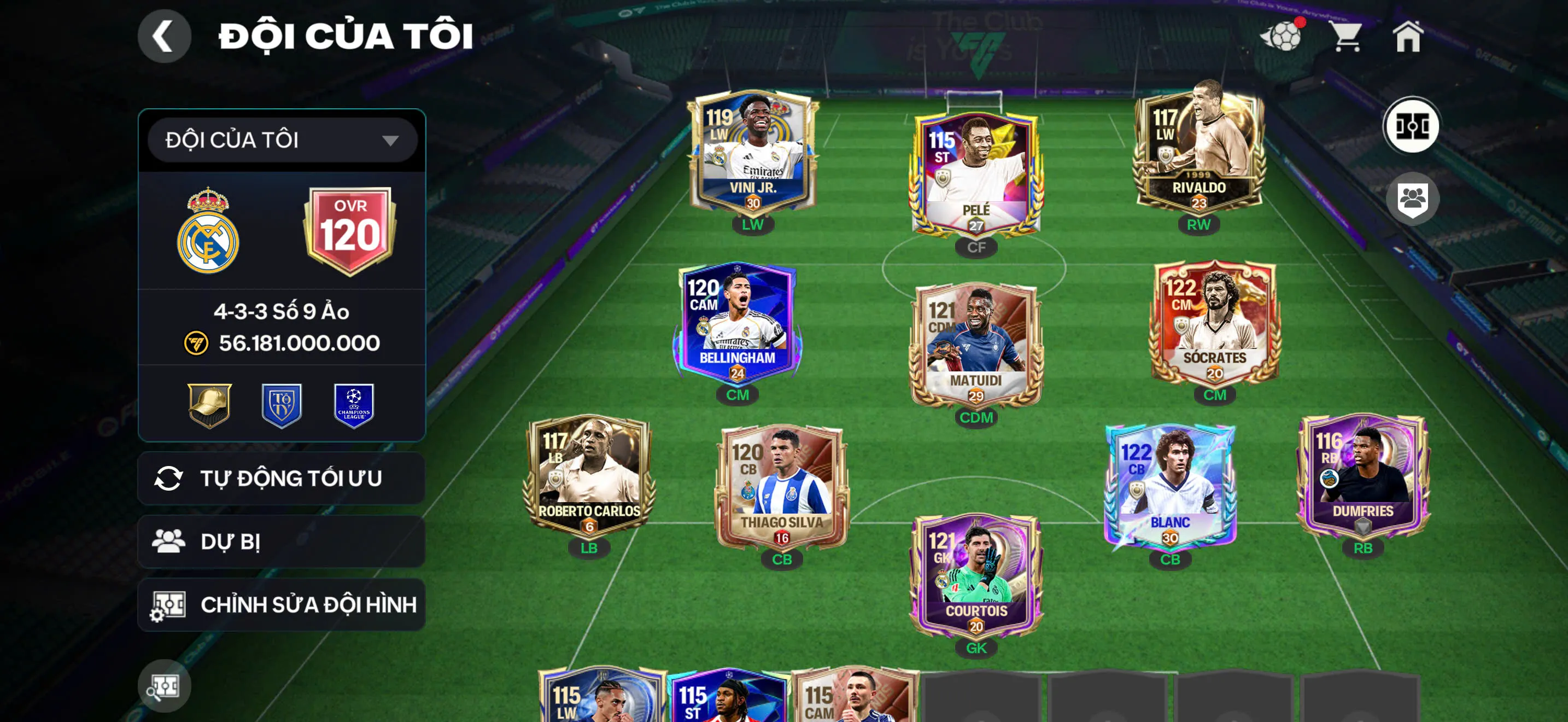Select the Matuidi CDM card
1568x722 pixels.
(x=976, y=344)
